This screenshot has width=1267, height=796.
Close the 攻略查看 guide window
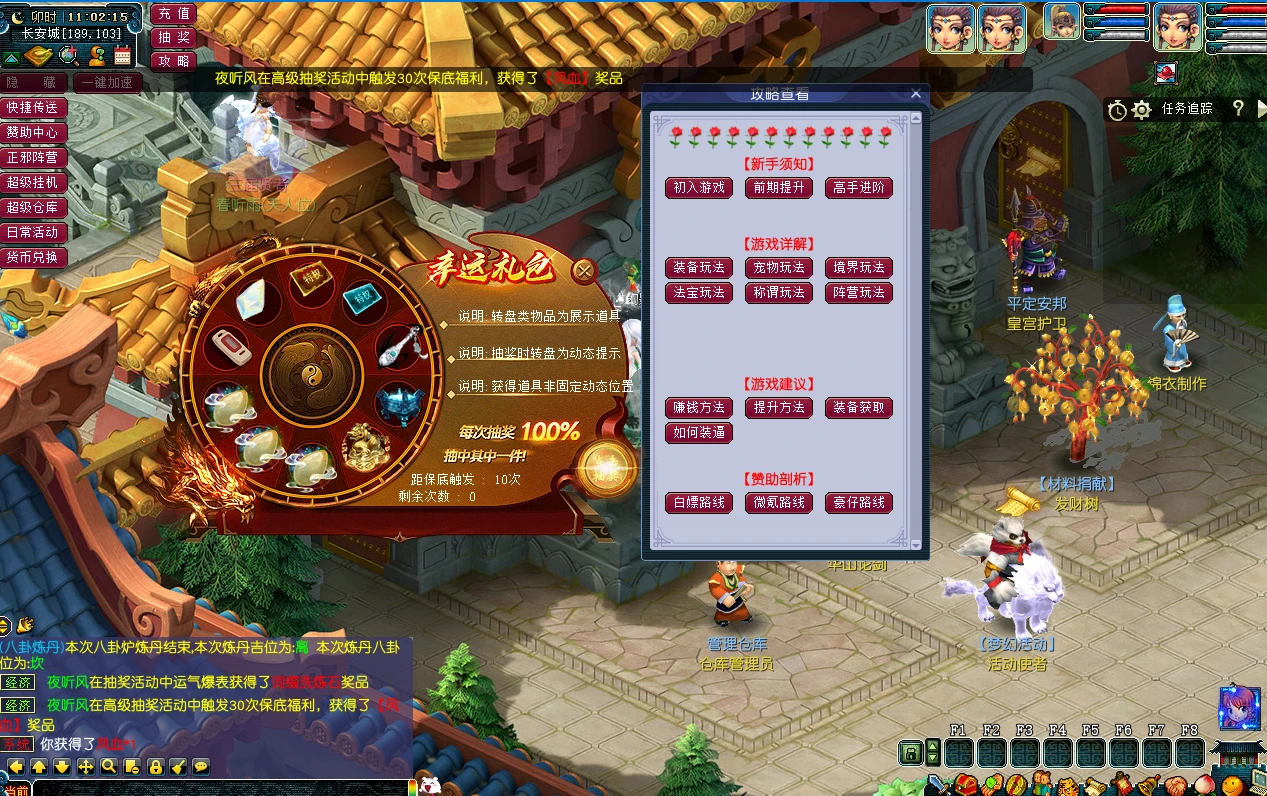click(x=916, y=94)
